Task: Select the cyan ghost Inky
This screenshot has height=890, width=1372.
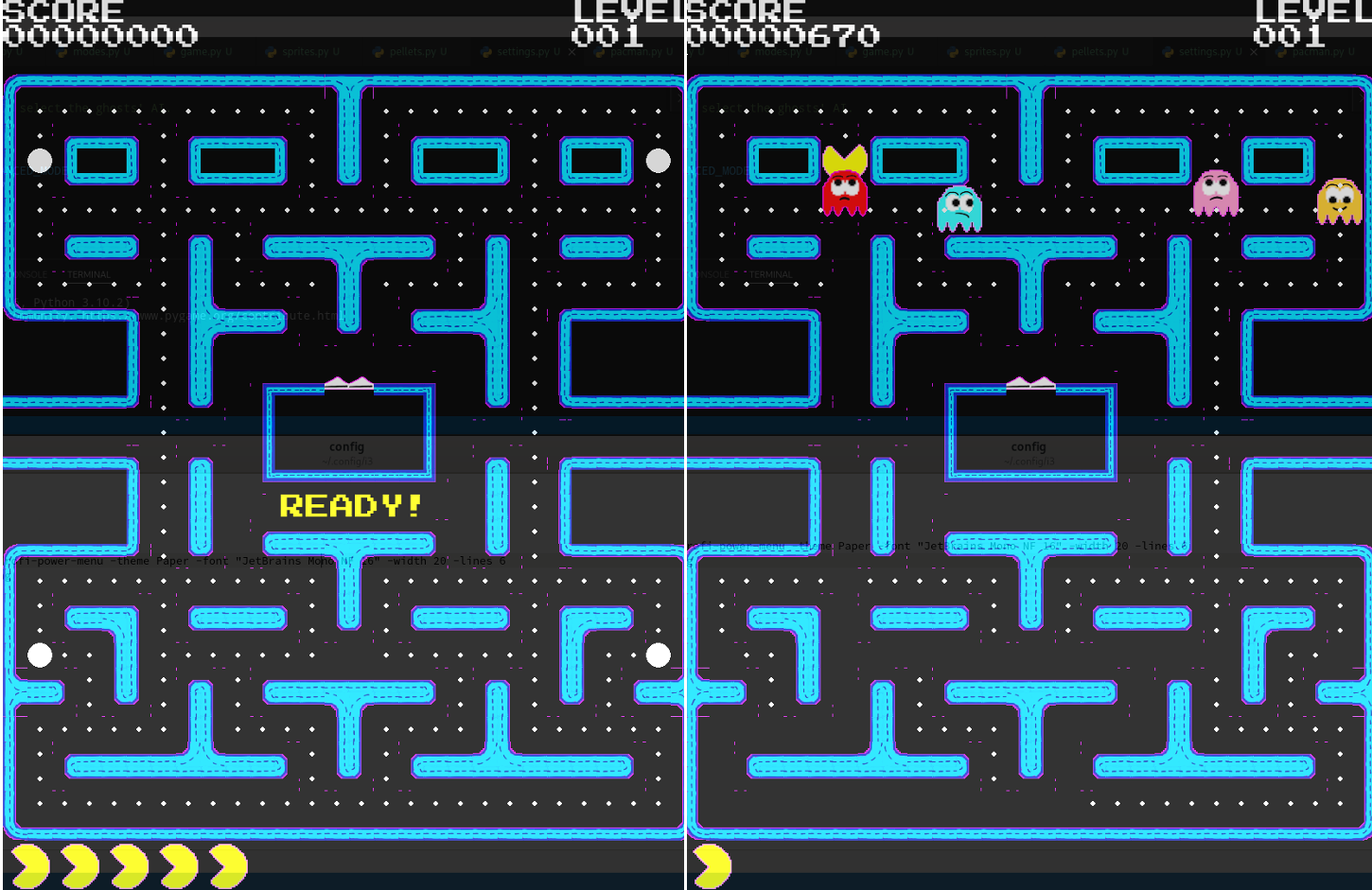Action: 959,208
